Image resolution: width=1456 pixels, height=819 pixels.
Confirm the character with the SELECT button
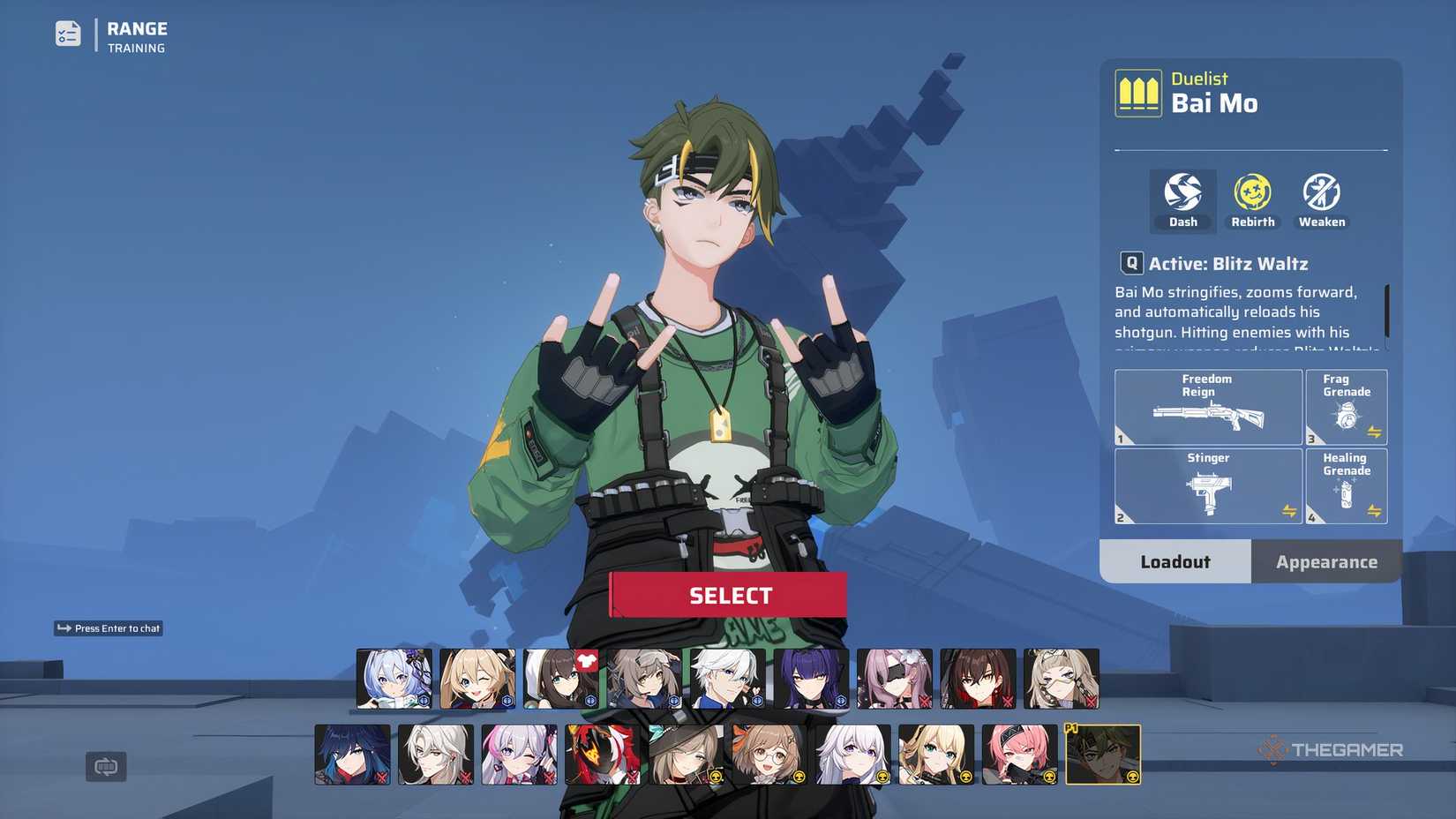click(729, 596)
